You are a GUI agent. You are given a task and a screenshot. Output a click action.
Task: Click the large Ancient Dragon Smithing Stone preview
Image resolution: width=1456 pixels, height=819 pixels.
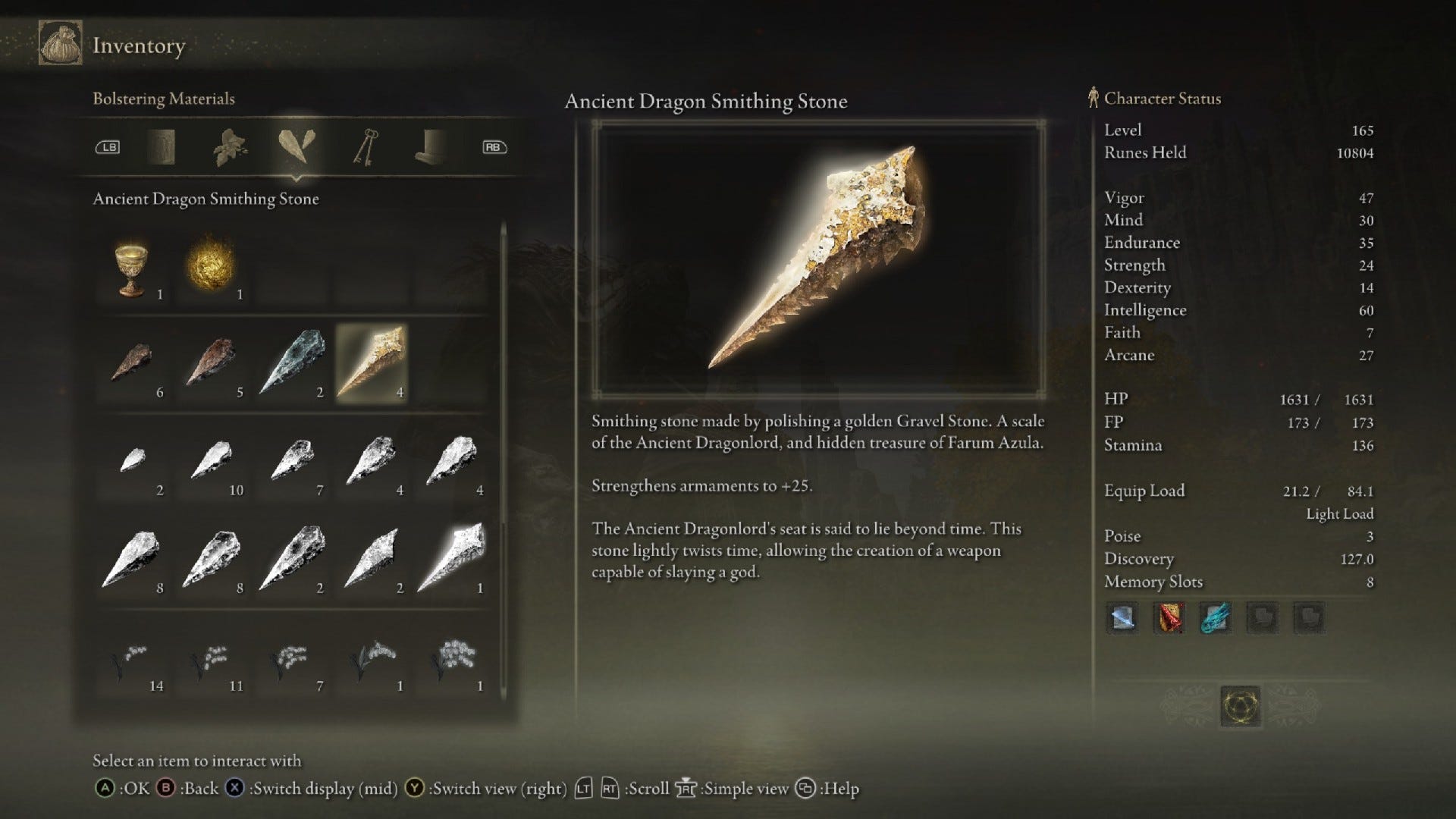(x=818, y=258)
